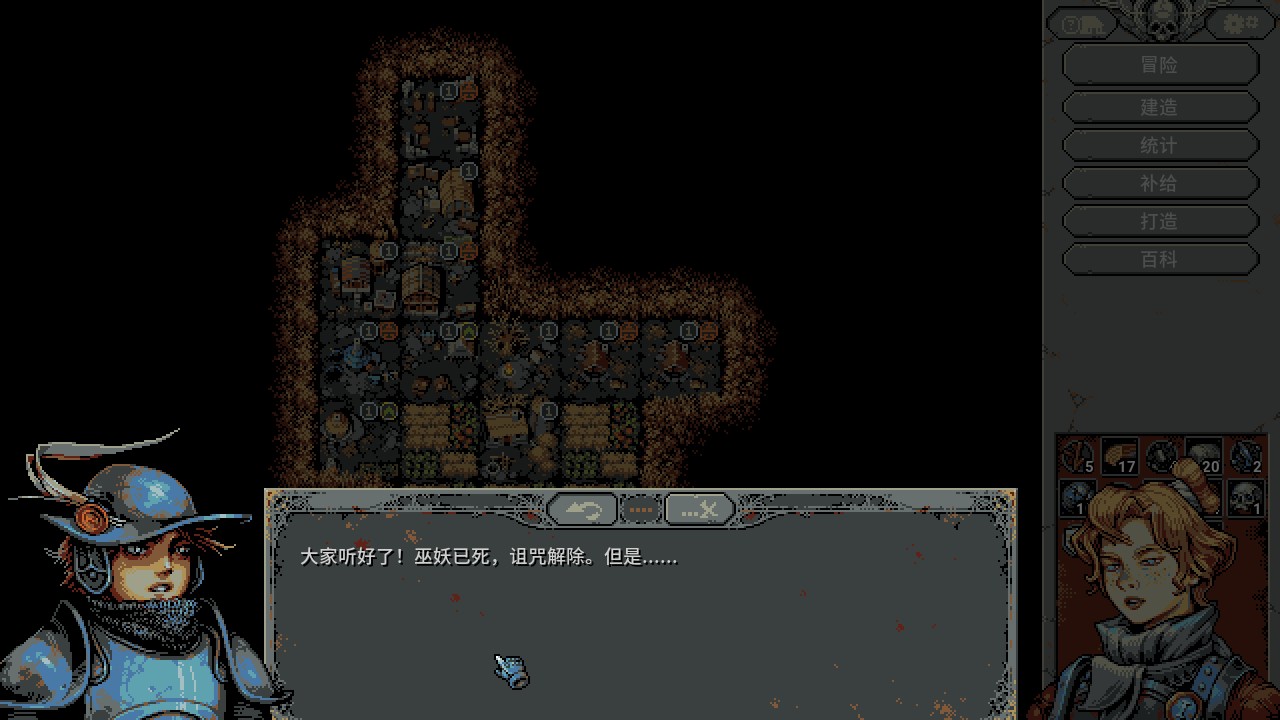The width and height of the screenshot is (1280, 720).
Task: Click the skull emblem at the top
Action: (x=1160, y=20)
